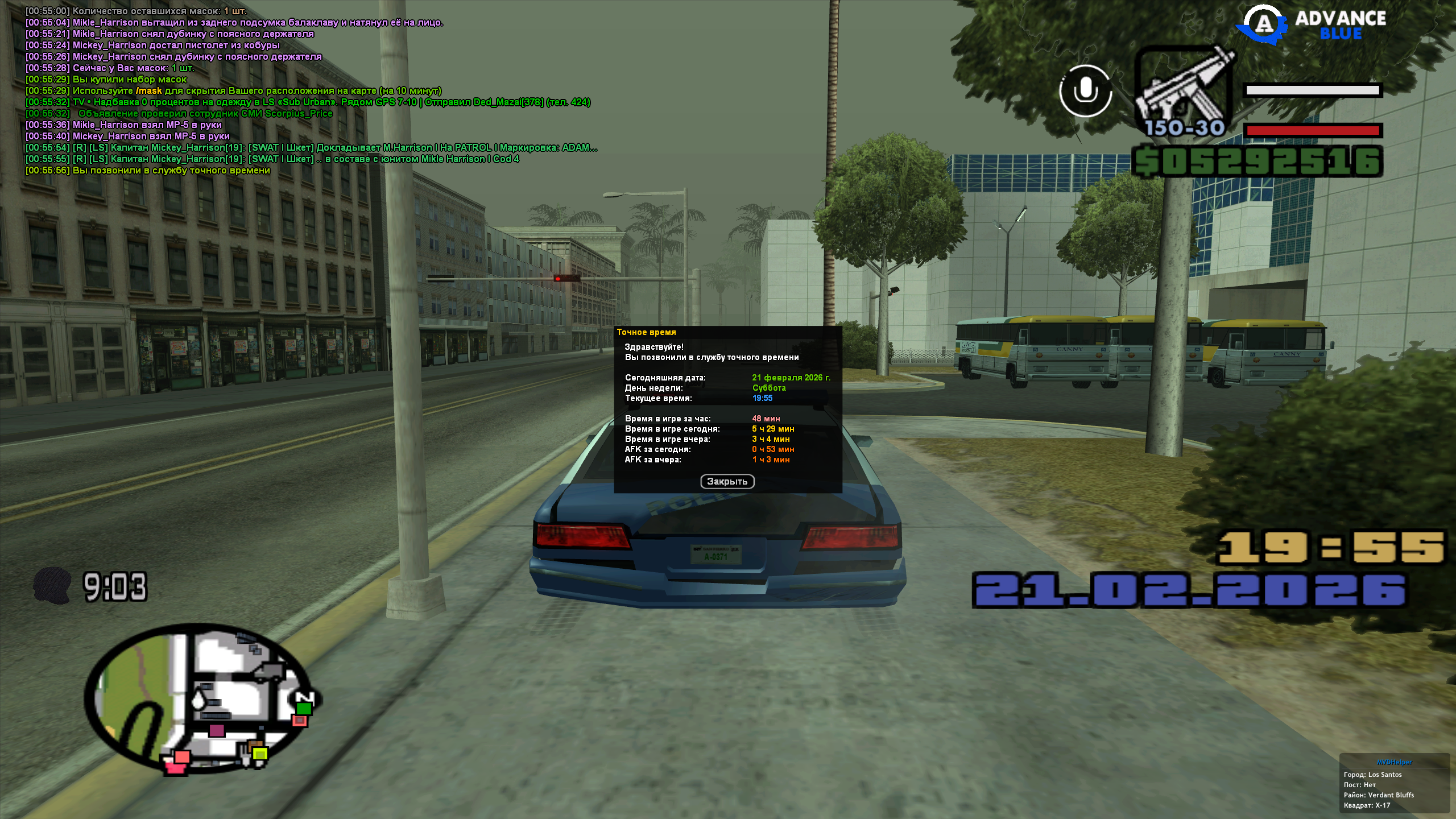Click the Advance Blue server logo

1314,26
